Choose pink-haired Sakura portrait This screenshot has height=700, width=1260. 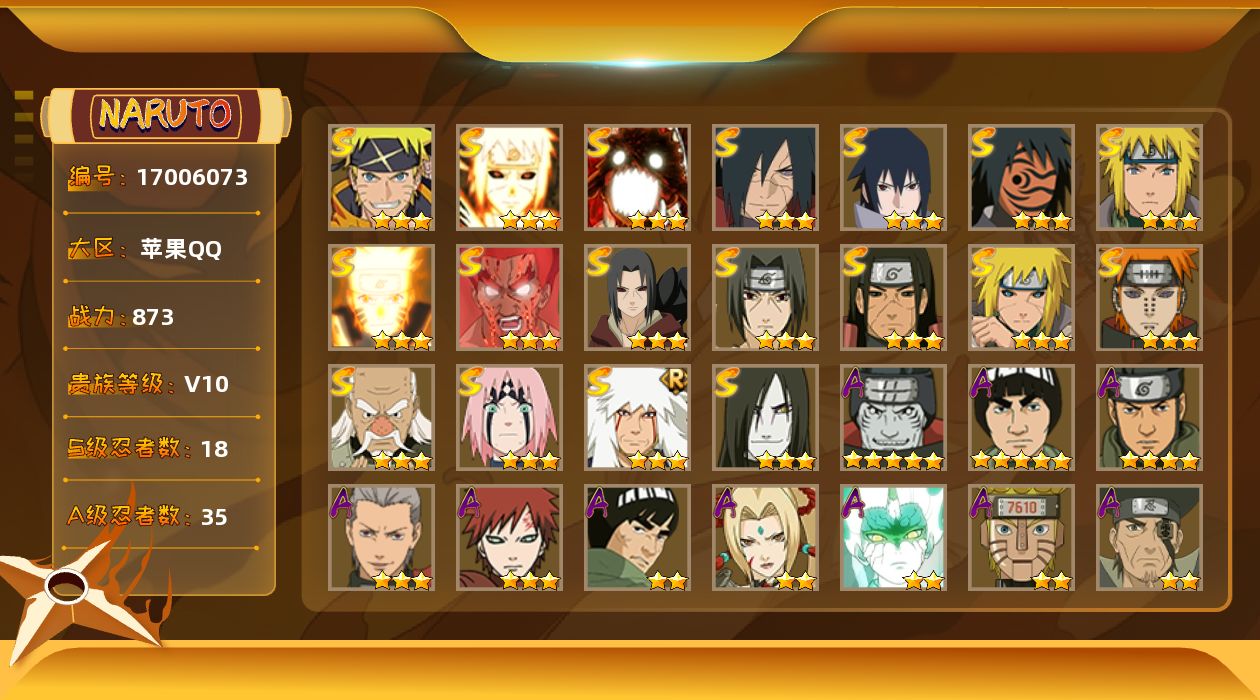(509, 417)
